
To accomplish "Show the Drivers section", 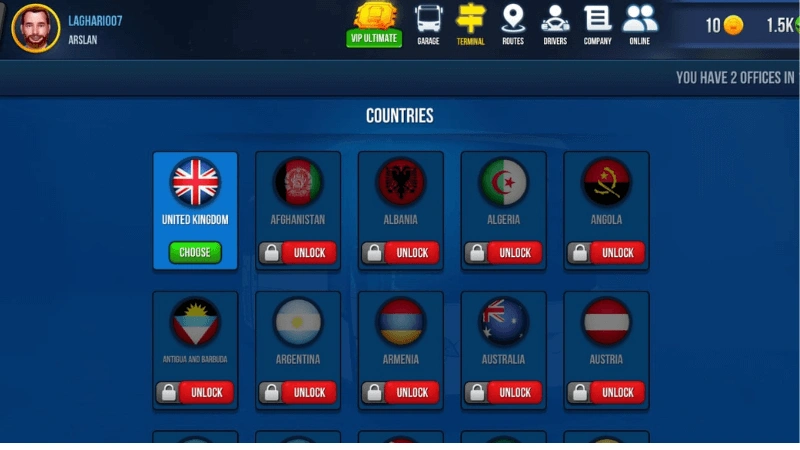I will [555, 24].
